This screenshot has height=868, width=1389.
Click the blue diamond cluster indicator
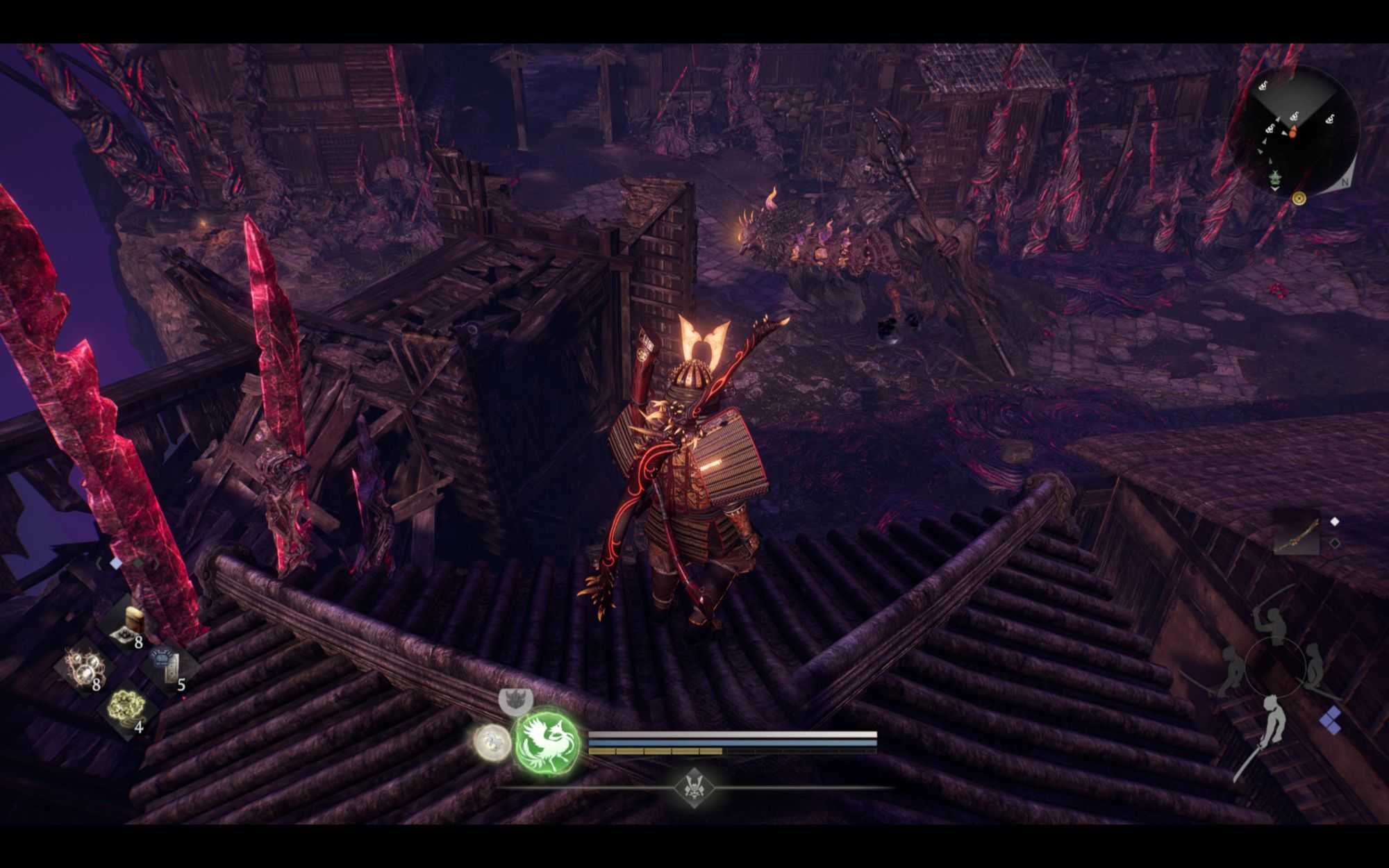coord(1331,719)
